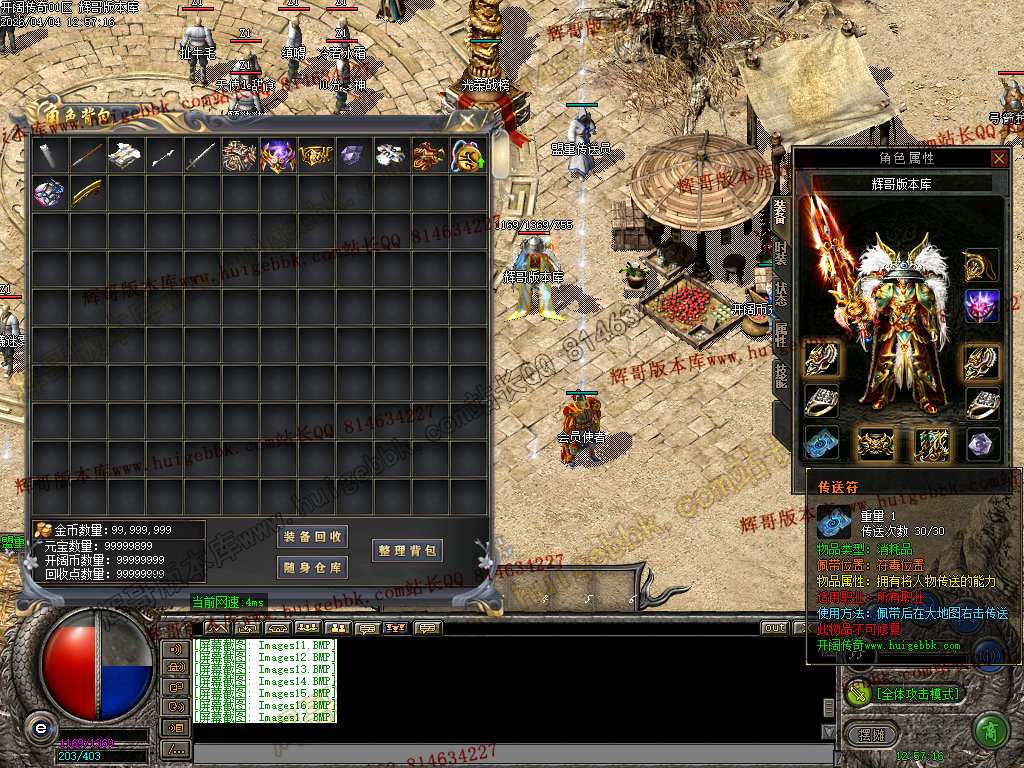Select the golden belt item in the bag

coord(315,155)
